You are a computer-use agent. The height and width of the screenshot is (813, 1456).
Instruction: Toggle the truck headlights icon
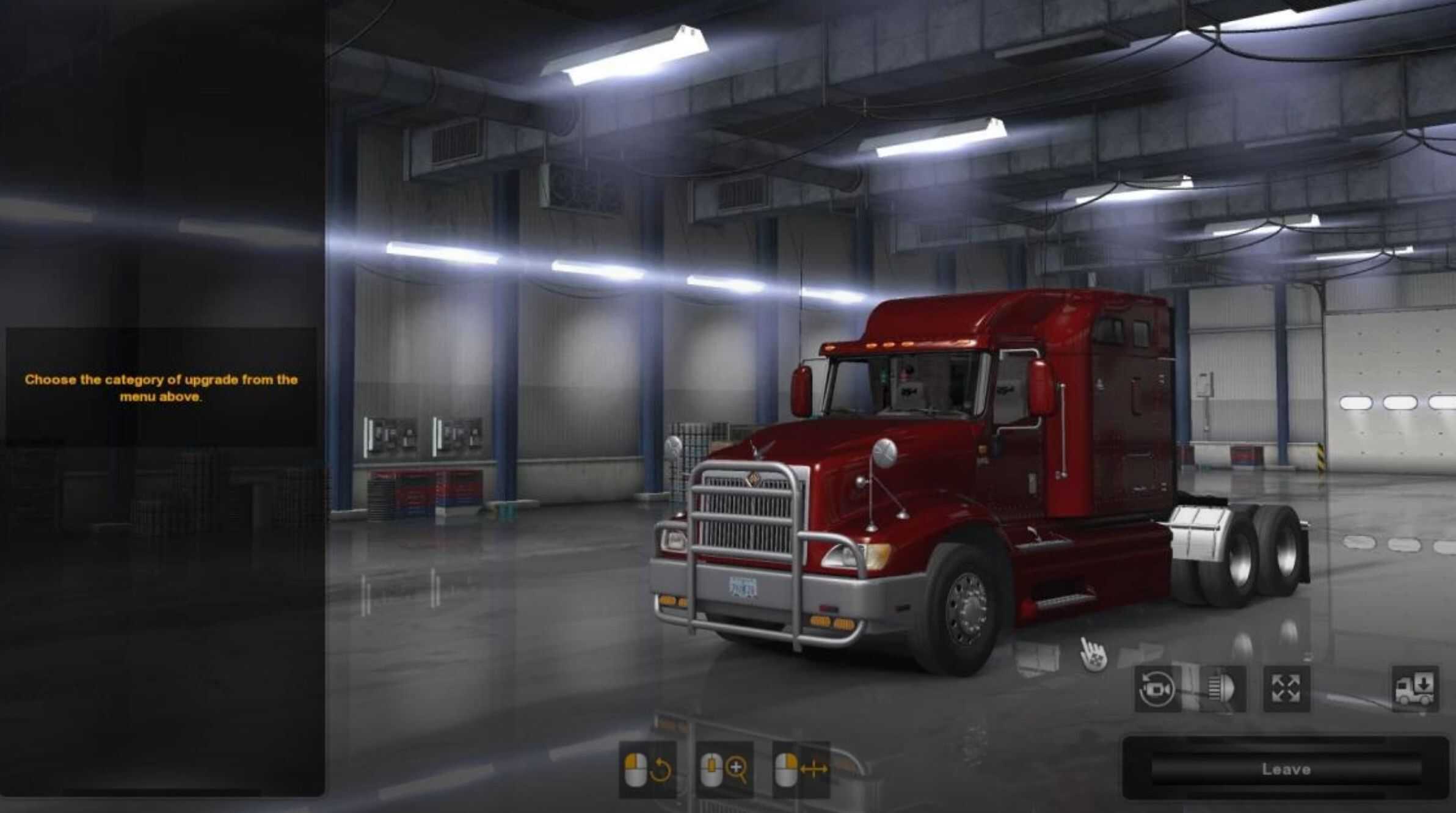(x=1222, y=689)
